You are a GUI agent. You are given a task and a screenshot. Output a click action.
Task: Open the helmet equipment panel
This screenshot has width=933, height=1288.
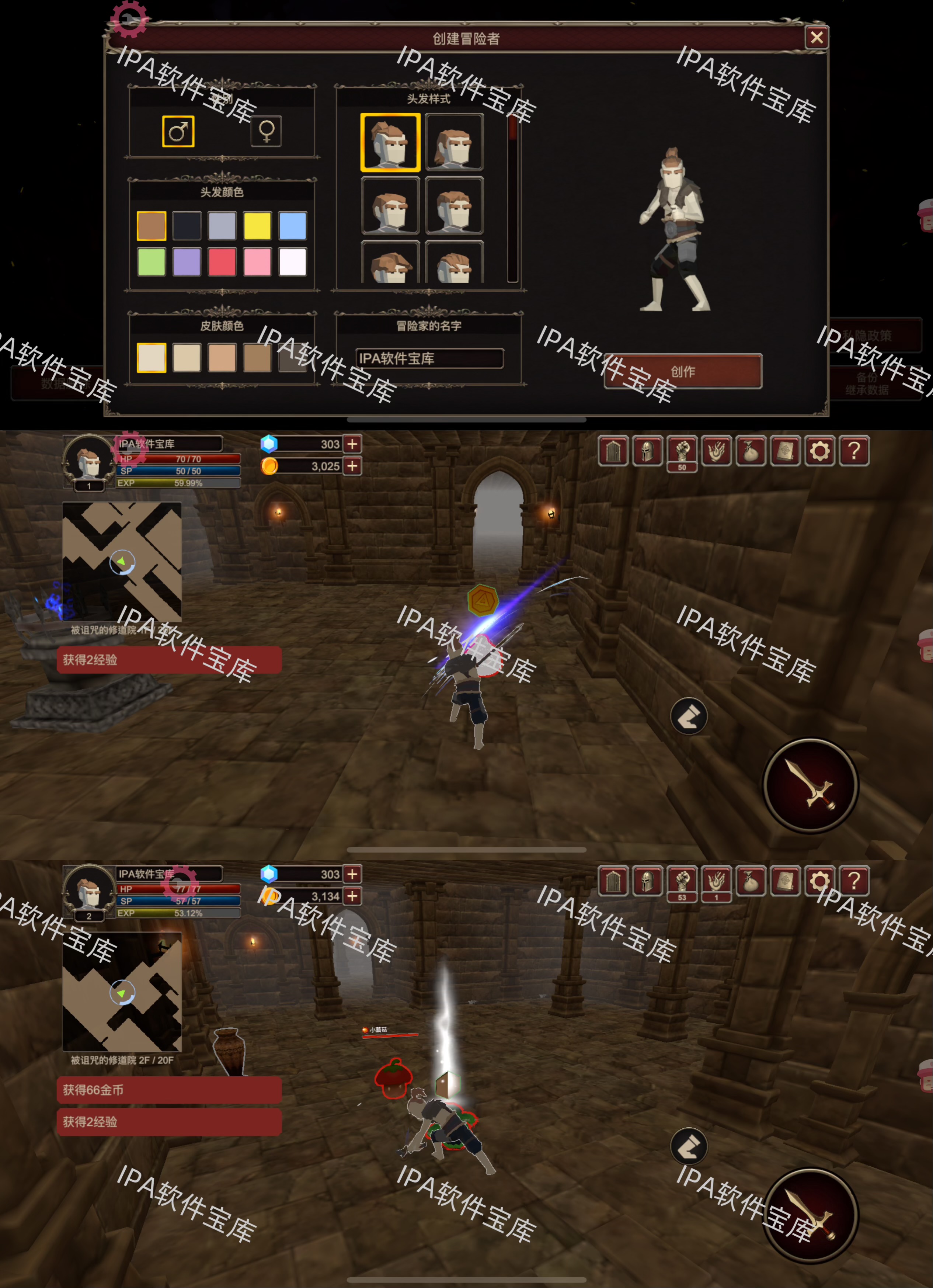point(648,451)
